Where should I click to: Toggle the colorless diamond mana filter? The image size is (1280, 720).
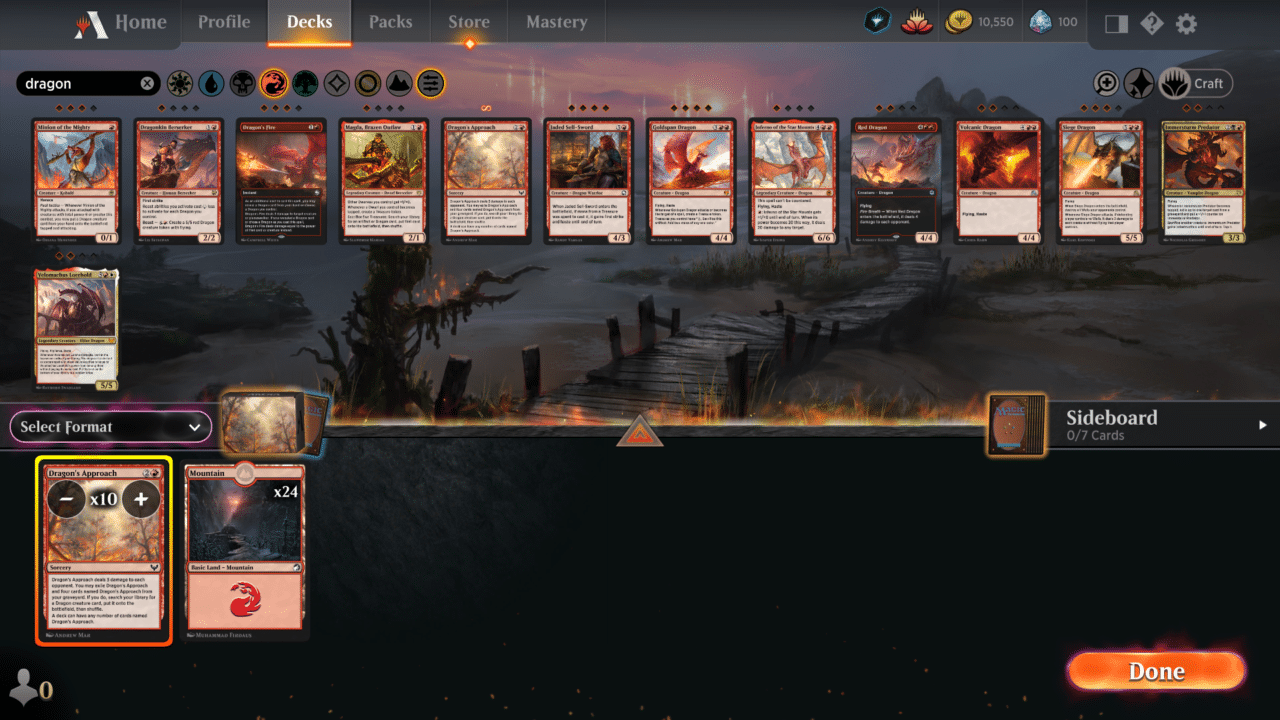(x=337, y=83)
